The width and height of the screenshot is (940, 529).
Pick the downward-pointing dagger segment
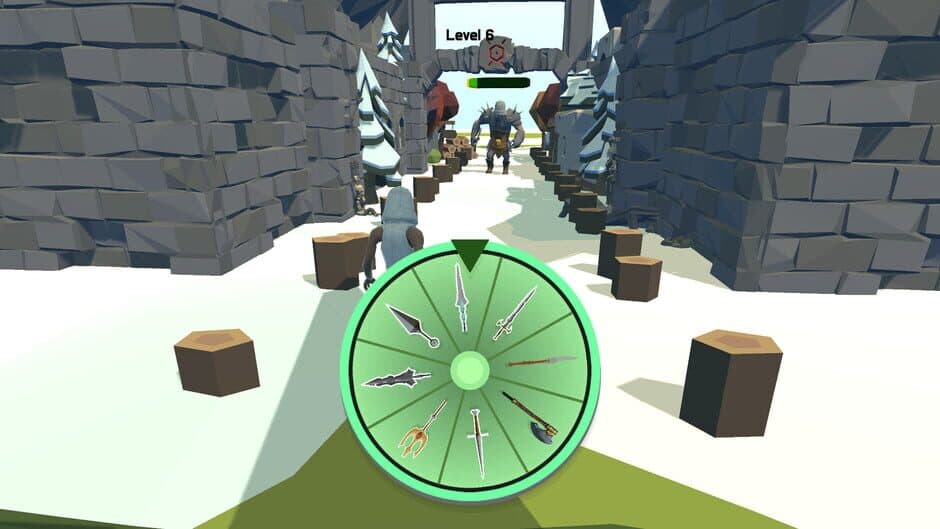[x=476, y=440]
